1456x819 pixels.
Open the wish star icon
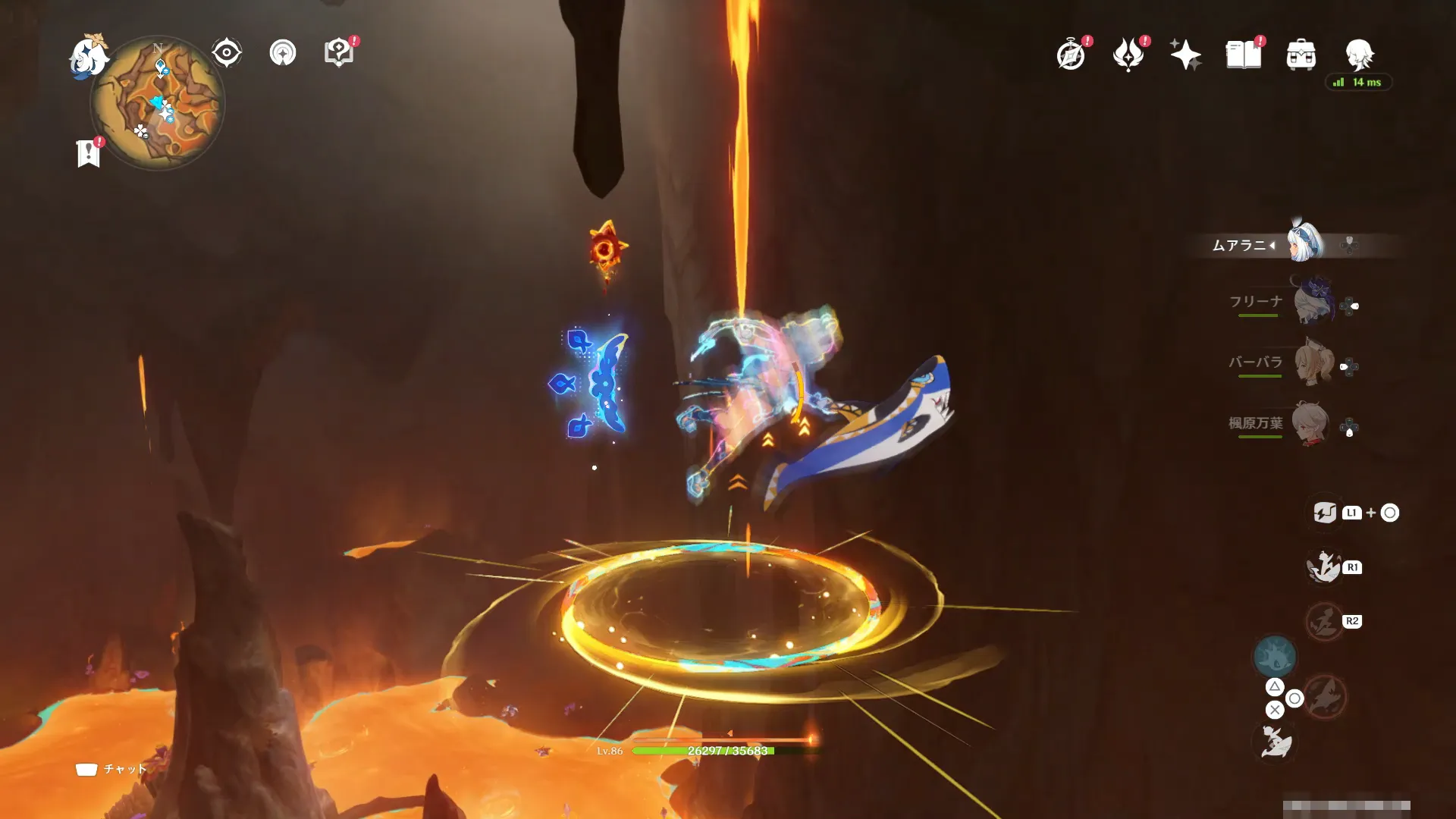[x=1185, y=55]
